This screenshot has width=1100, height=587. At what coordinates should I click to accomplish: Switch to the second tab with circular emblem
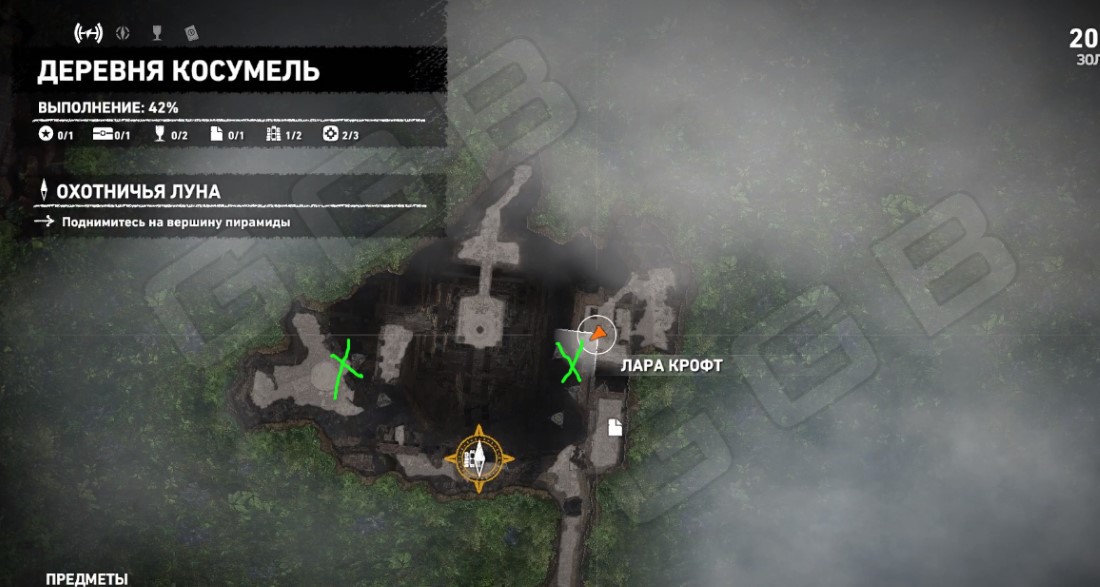pos(123,34)
